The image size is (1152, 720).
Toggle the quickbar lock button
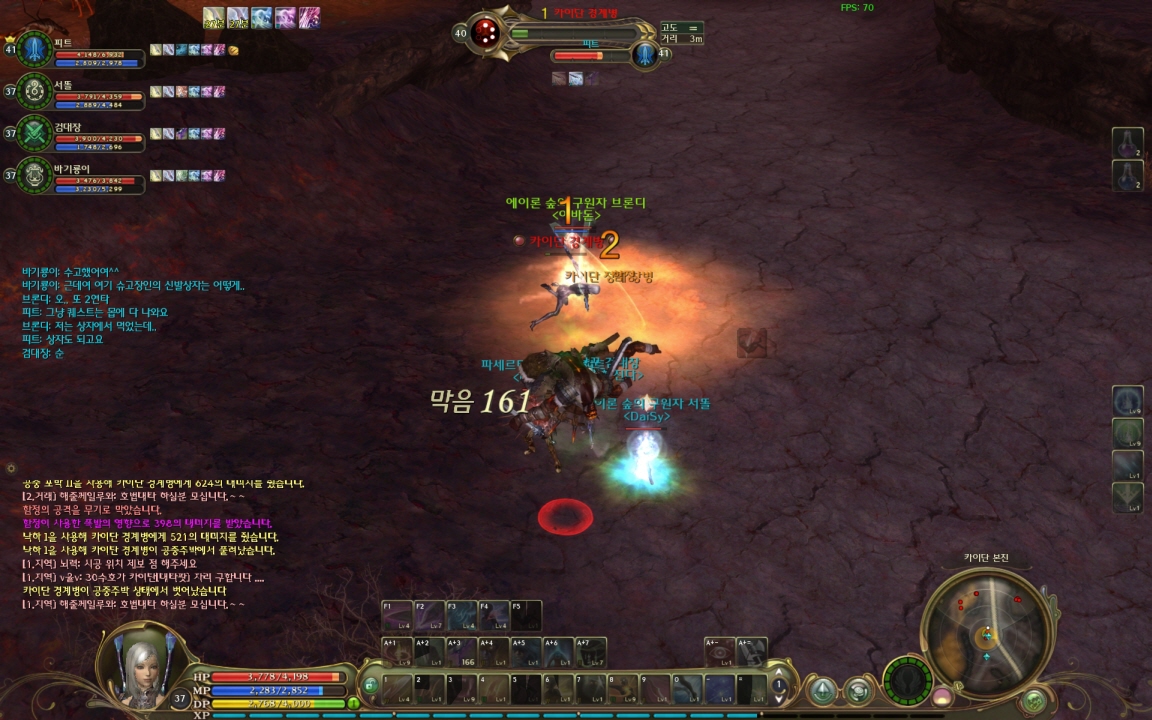[x=370, y=686]
